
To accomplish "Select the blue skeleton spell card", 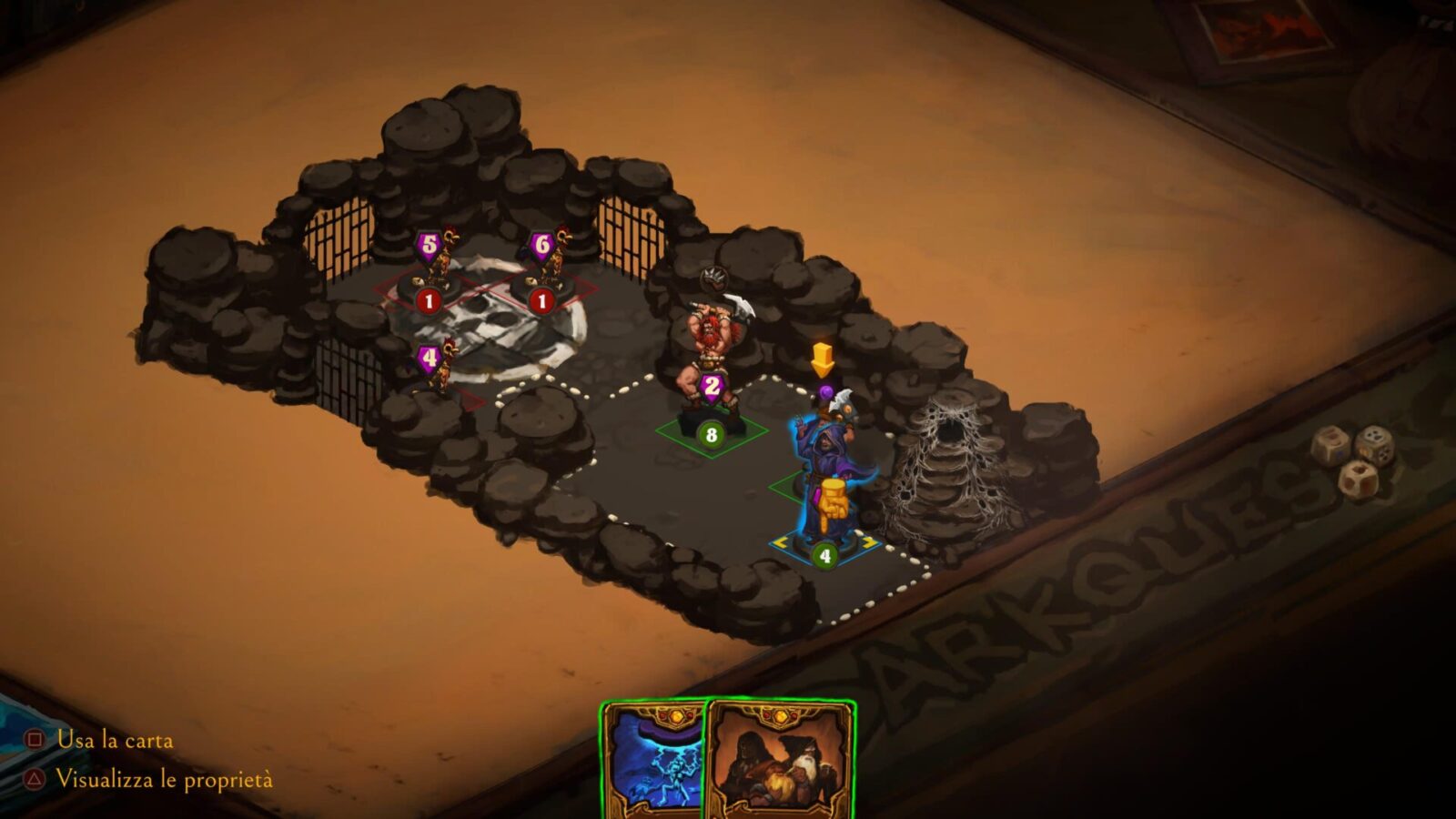I will point(653,764).
